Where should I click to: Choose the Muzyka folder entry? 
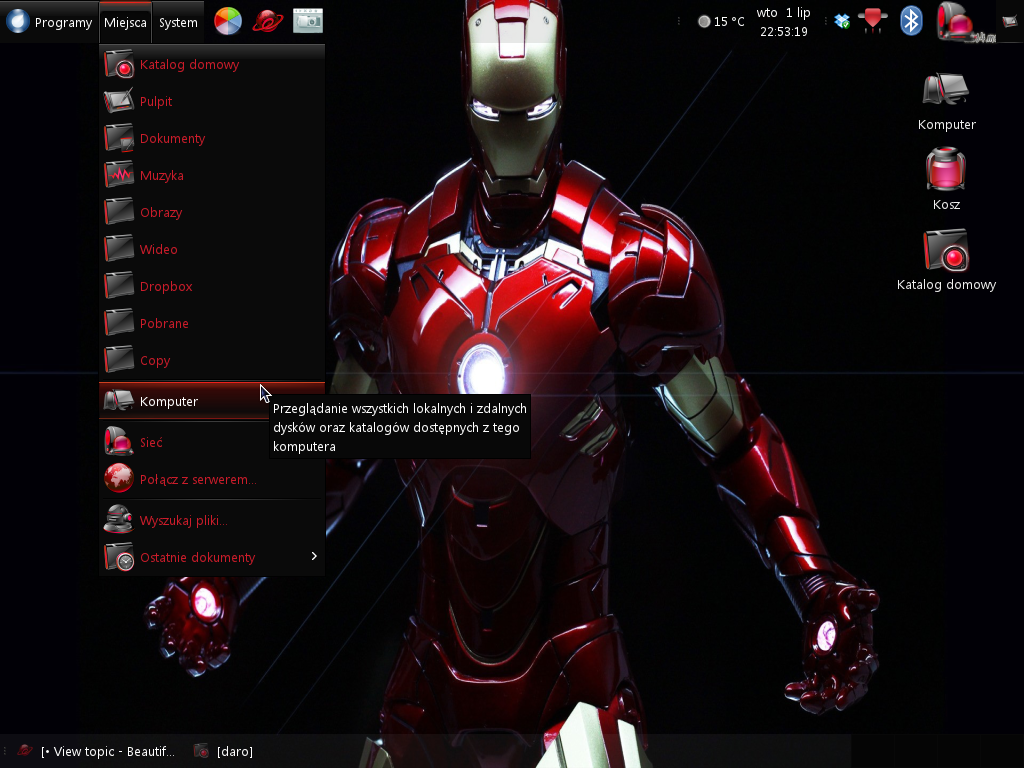[161, 176]
